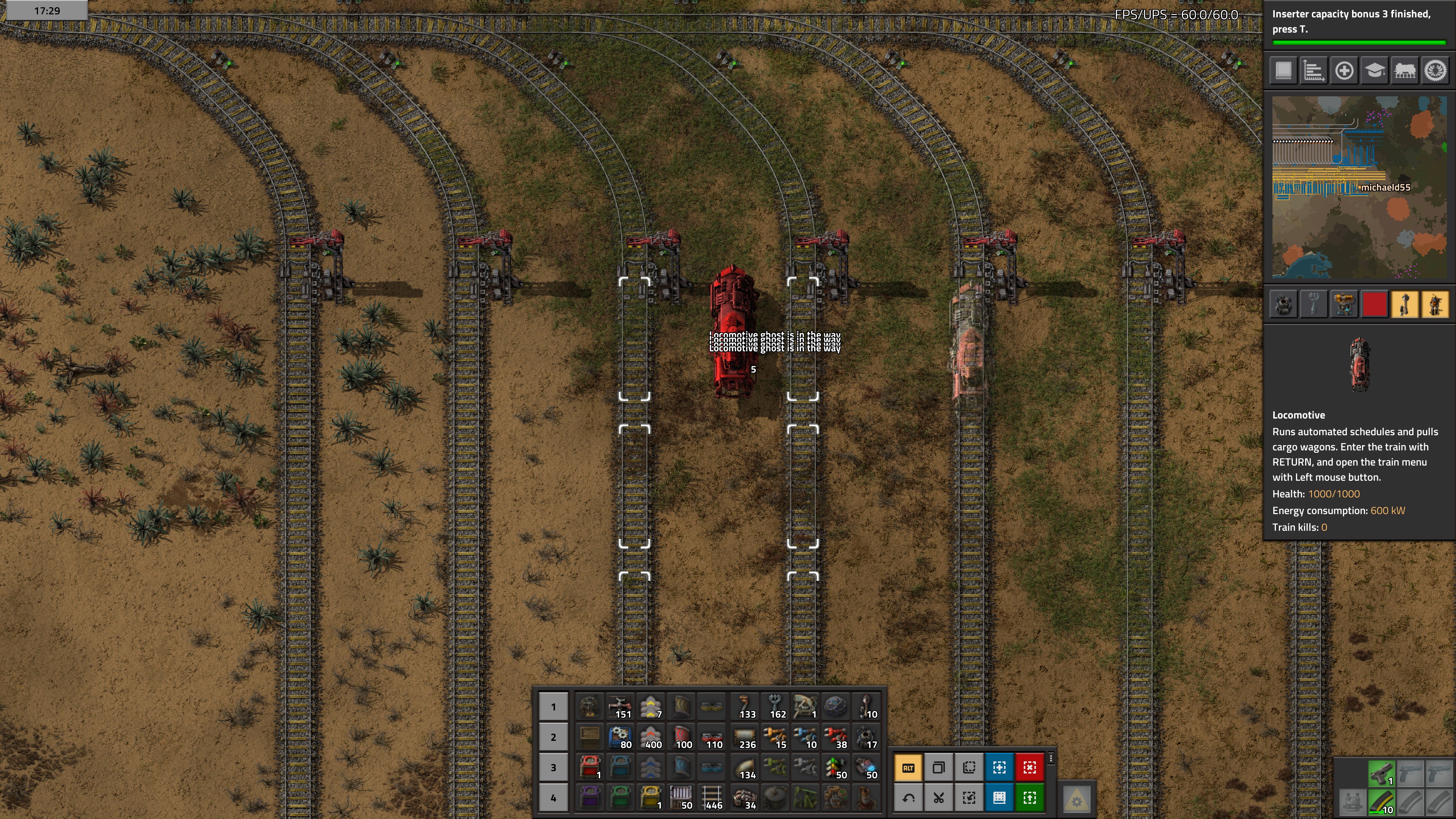This screenshot has height=819, width=1456.
Task: Toggle the cut tool
Action: [x=939, y=797]
